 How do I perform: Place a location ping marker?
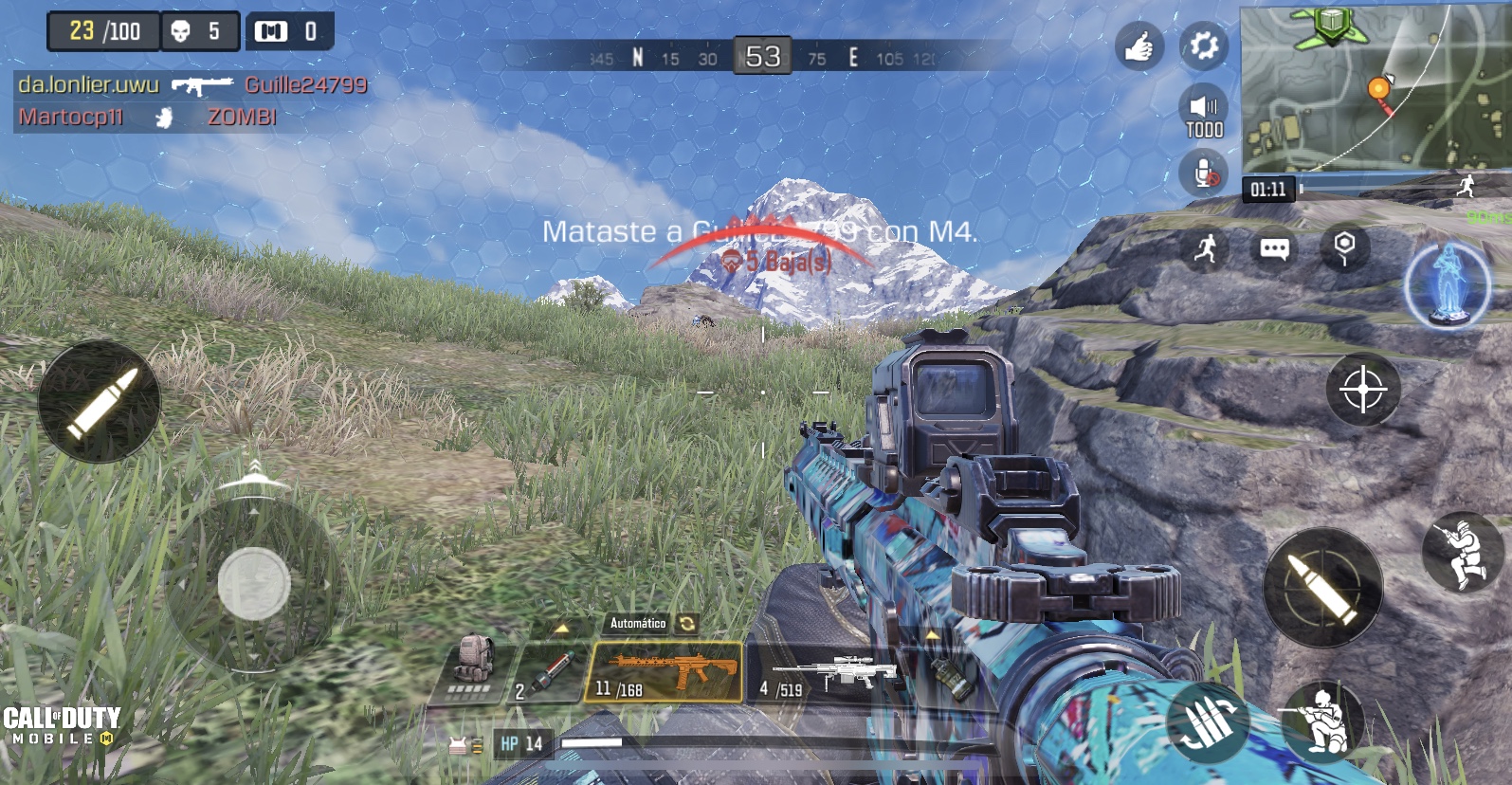(x=1344, y=248)
